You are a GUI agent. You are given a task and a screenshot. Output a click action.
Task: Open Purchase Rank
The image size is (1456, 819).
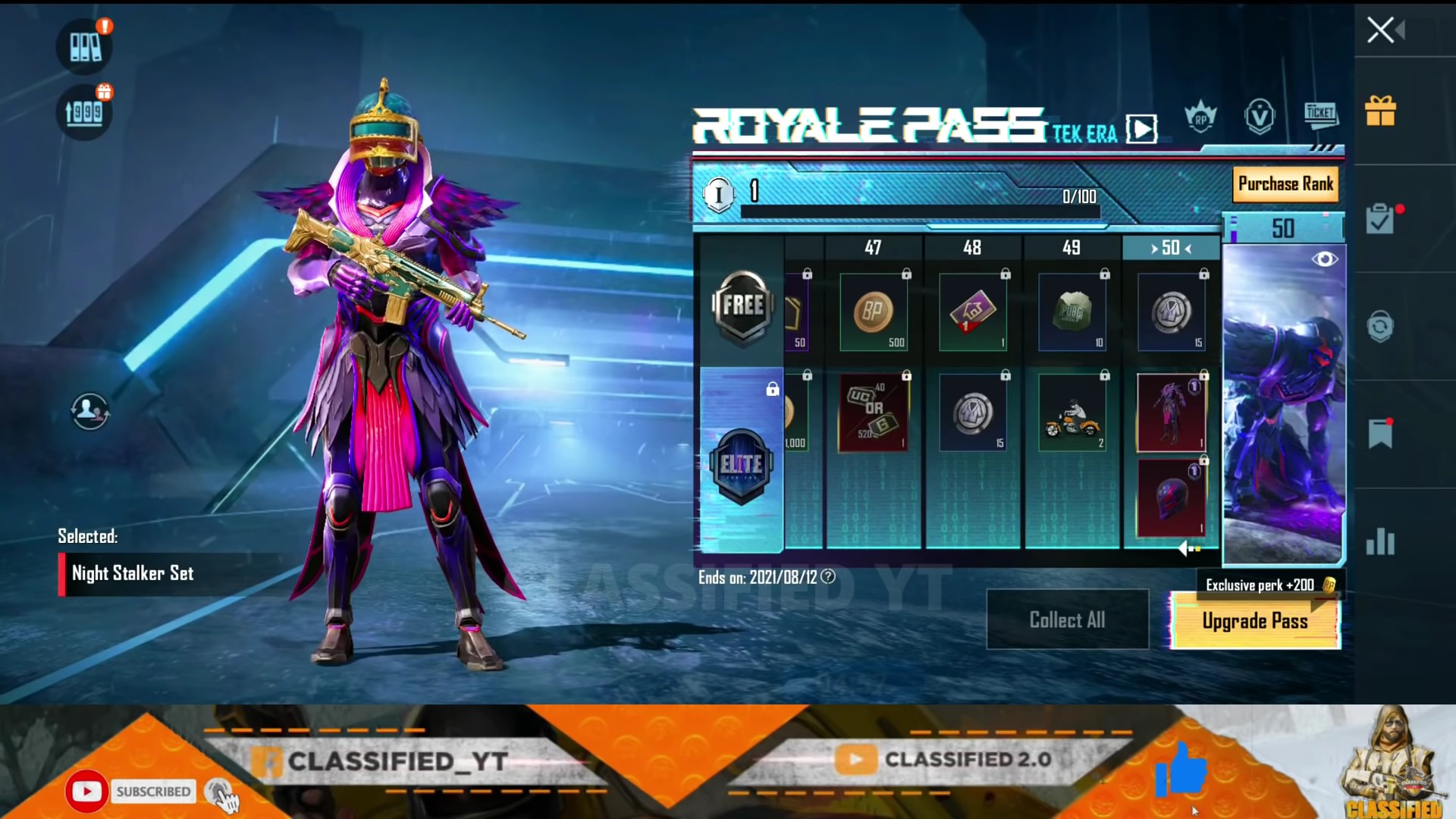pyautogui.click(x=1285, y=184)
